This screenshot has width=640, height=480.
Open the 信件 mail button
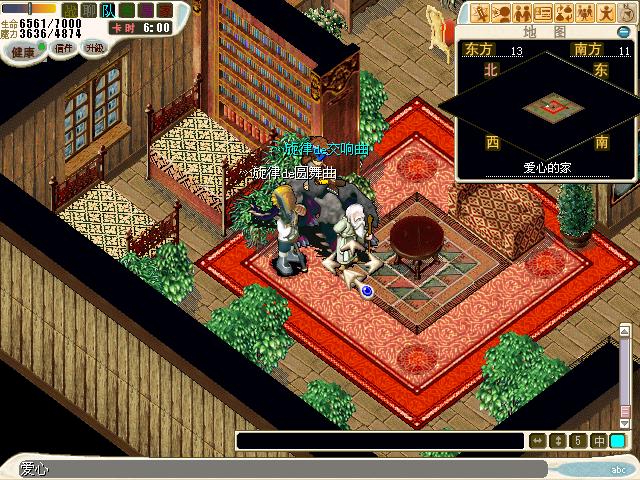[64, 48]
